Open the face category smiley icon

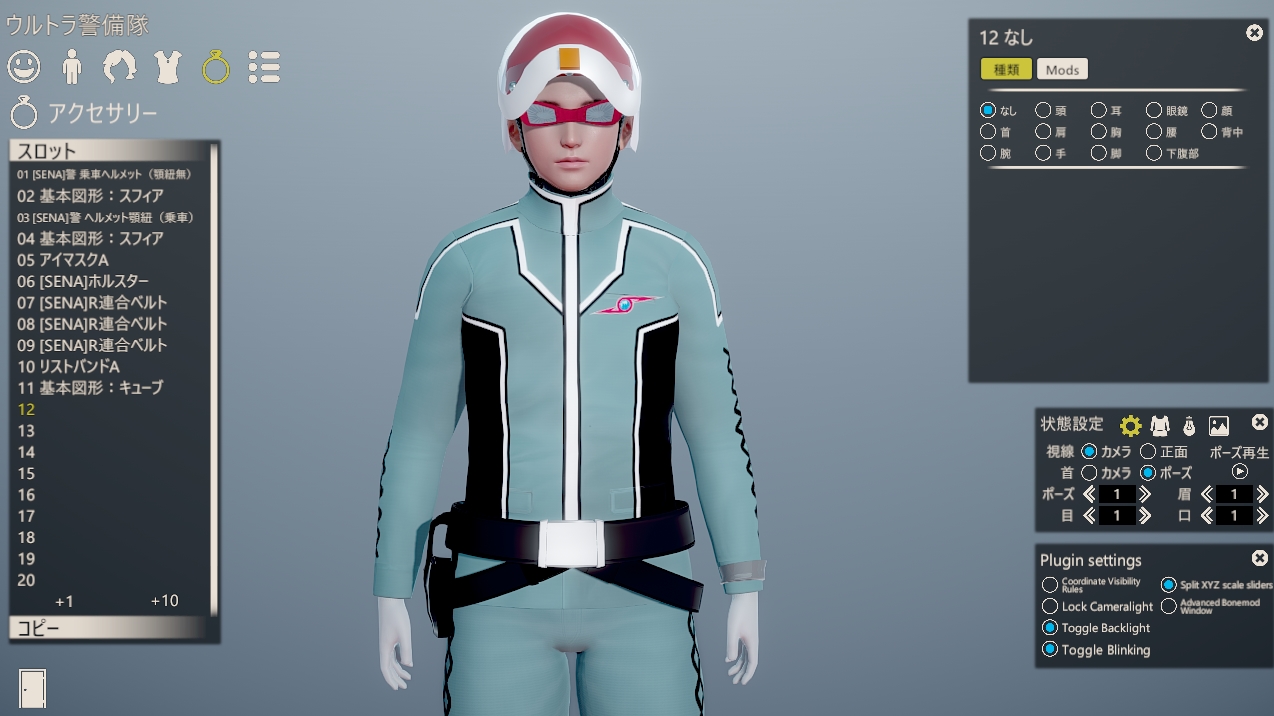23,67
